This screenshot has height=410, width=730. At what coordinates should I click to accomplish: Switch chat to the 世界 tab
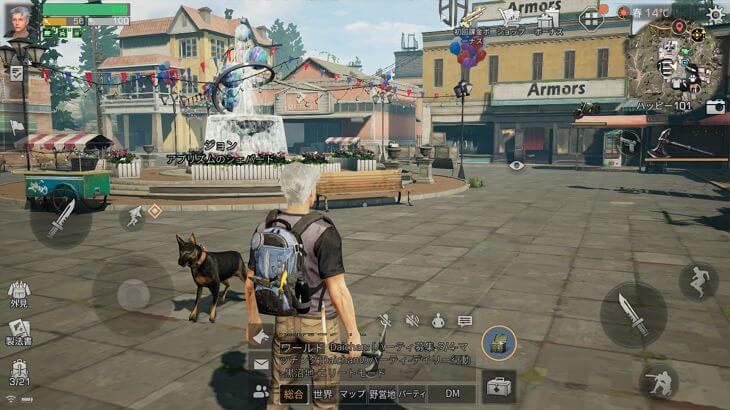tap(323, 394)
